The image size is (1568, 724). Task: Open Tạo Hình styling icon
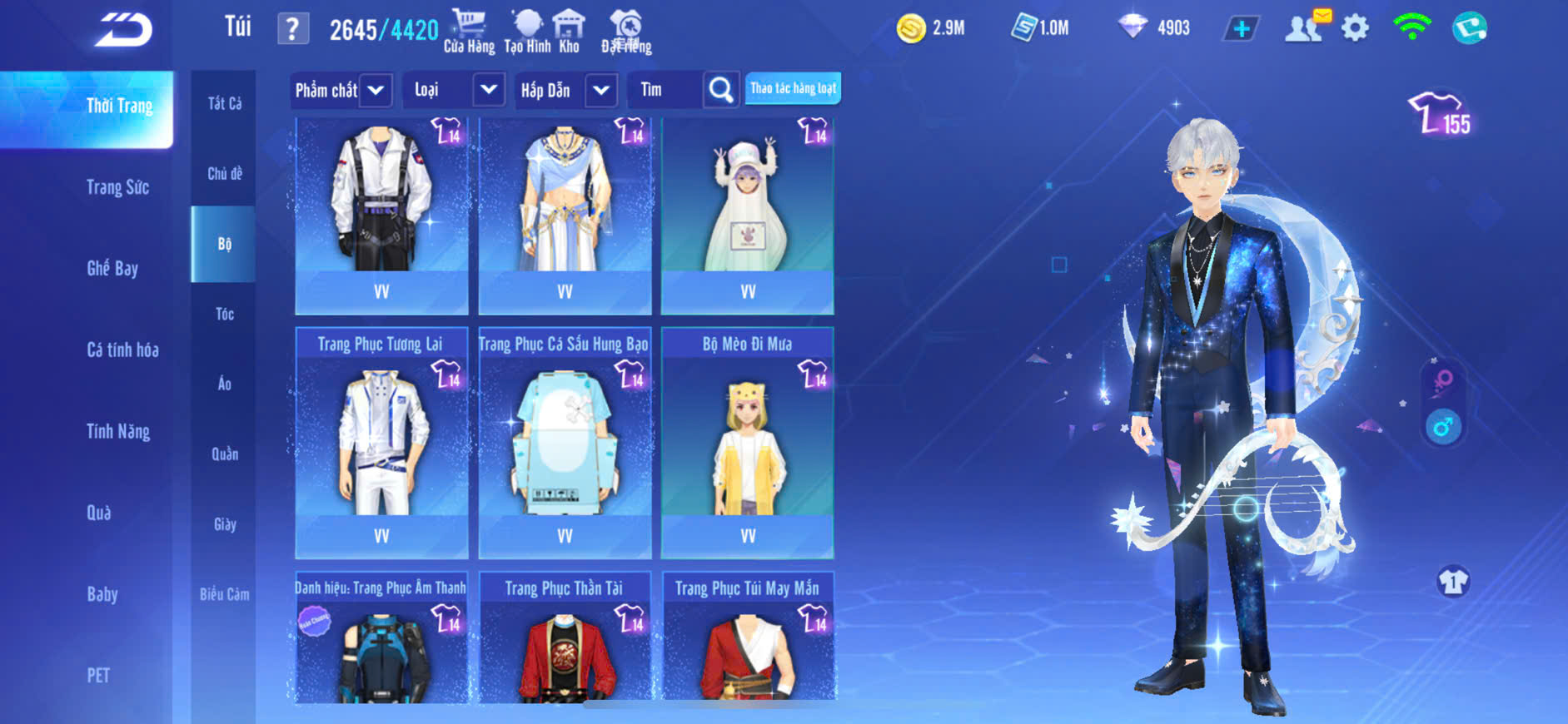[x=527, y=31]
